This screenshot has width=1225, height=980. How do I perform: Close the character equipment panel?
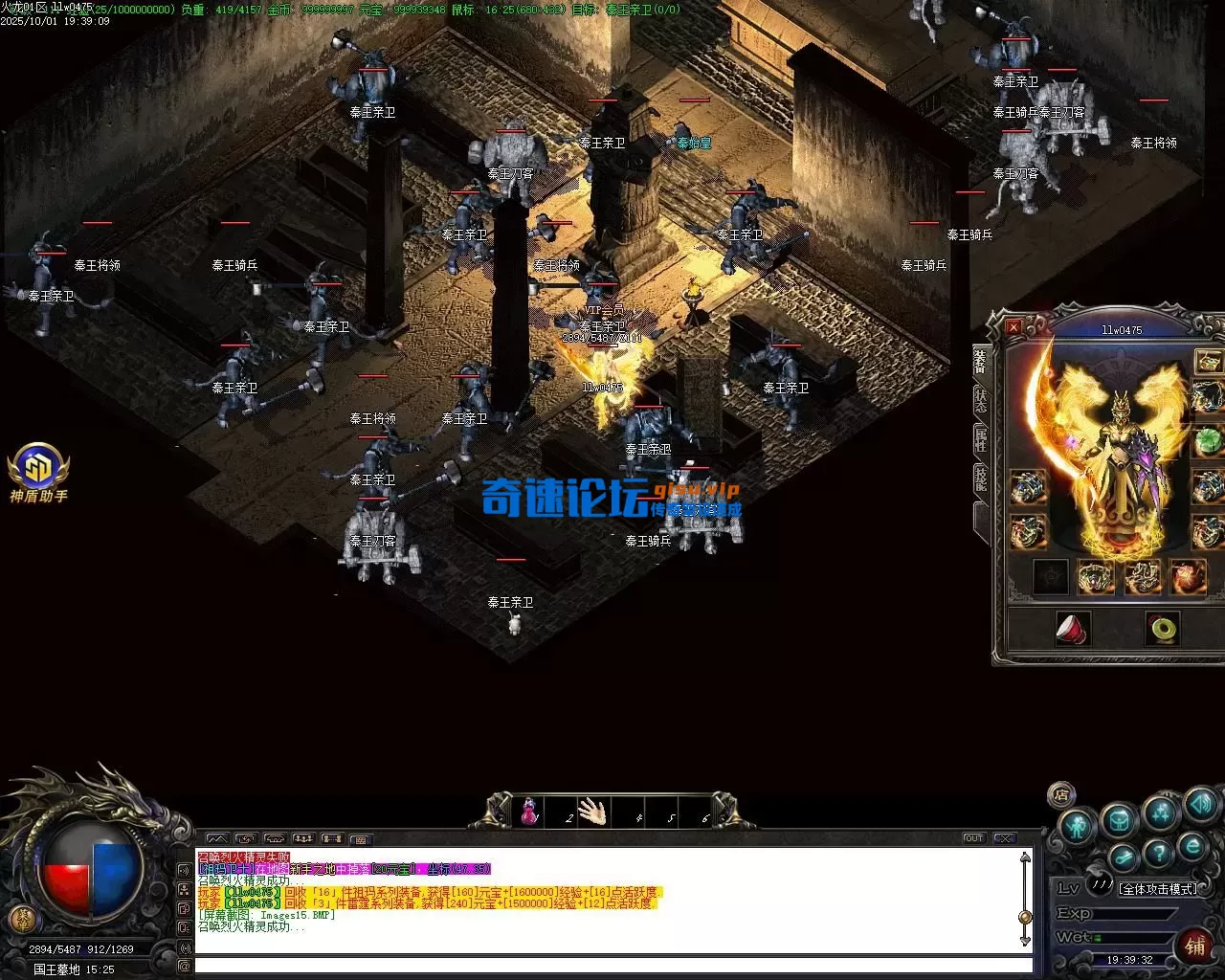pyautogui.click(x=1013, y=327)
